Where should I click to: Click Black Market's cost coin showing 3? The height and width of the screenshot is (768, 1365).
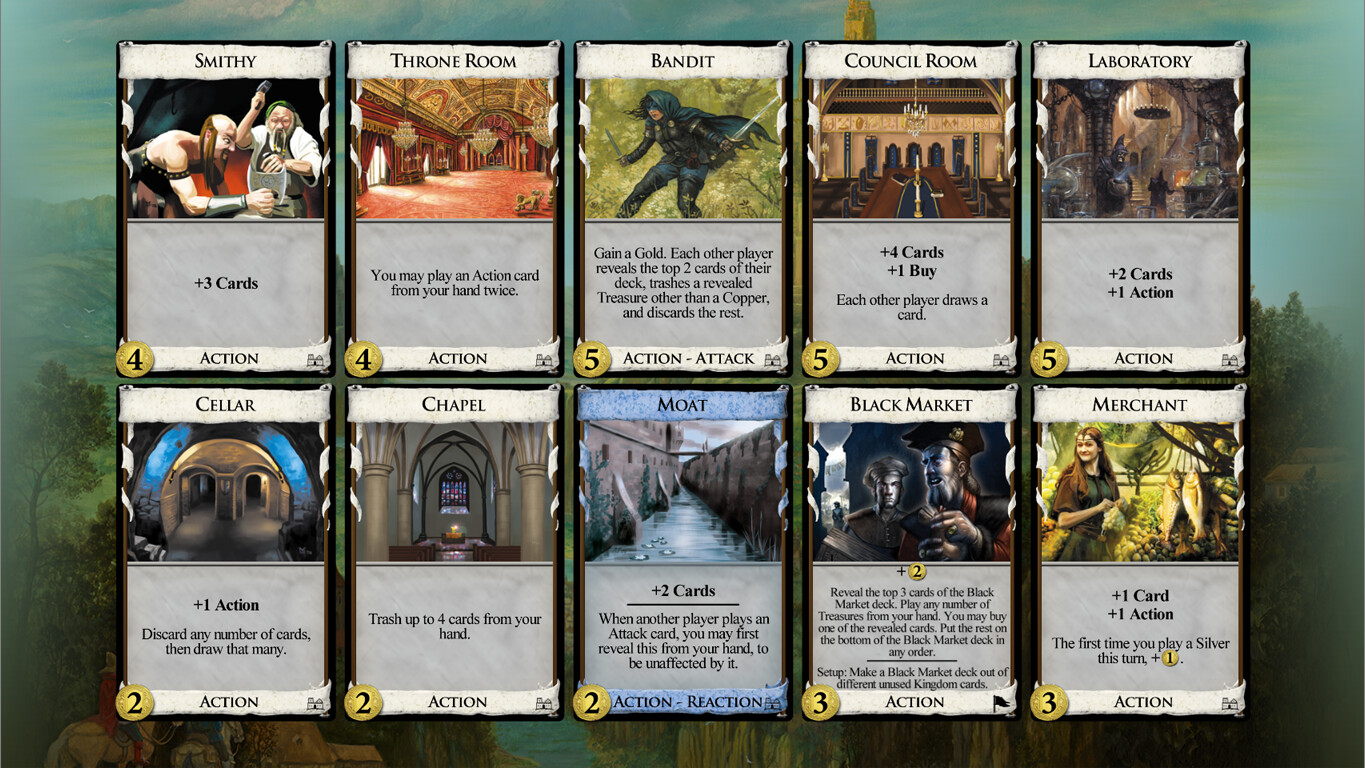823,701
